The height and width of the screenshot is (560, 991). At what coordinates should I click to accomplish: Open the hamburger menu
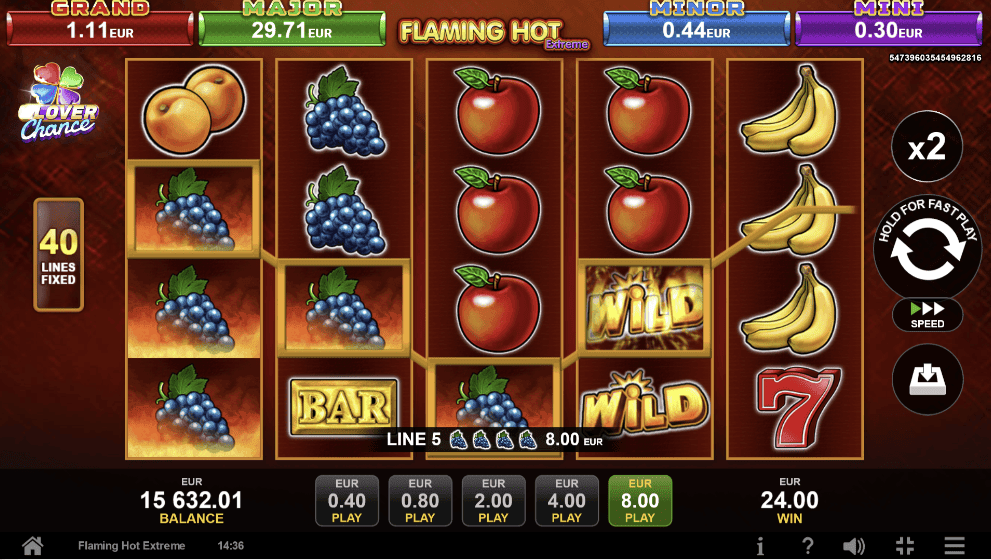[954, 546]
